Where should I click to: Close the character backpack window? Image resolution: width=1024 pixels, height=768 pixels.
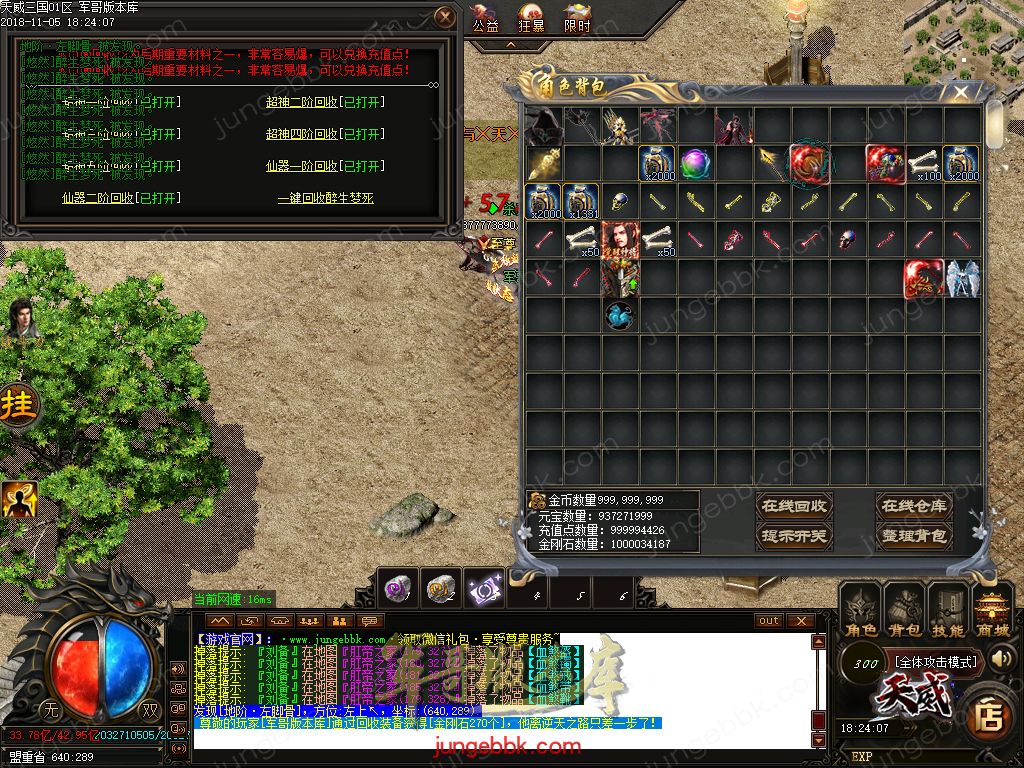[960, 93]
